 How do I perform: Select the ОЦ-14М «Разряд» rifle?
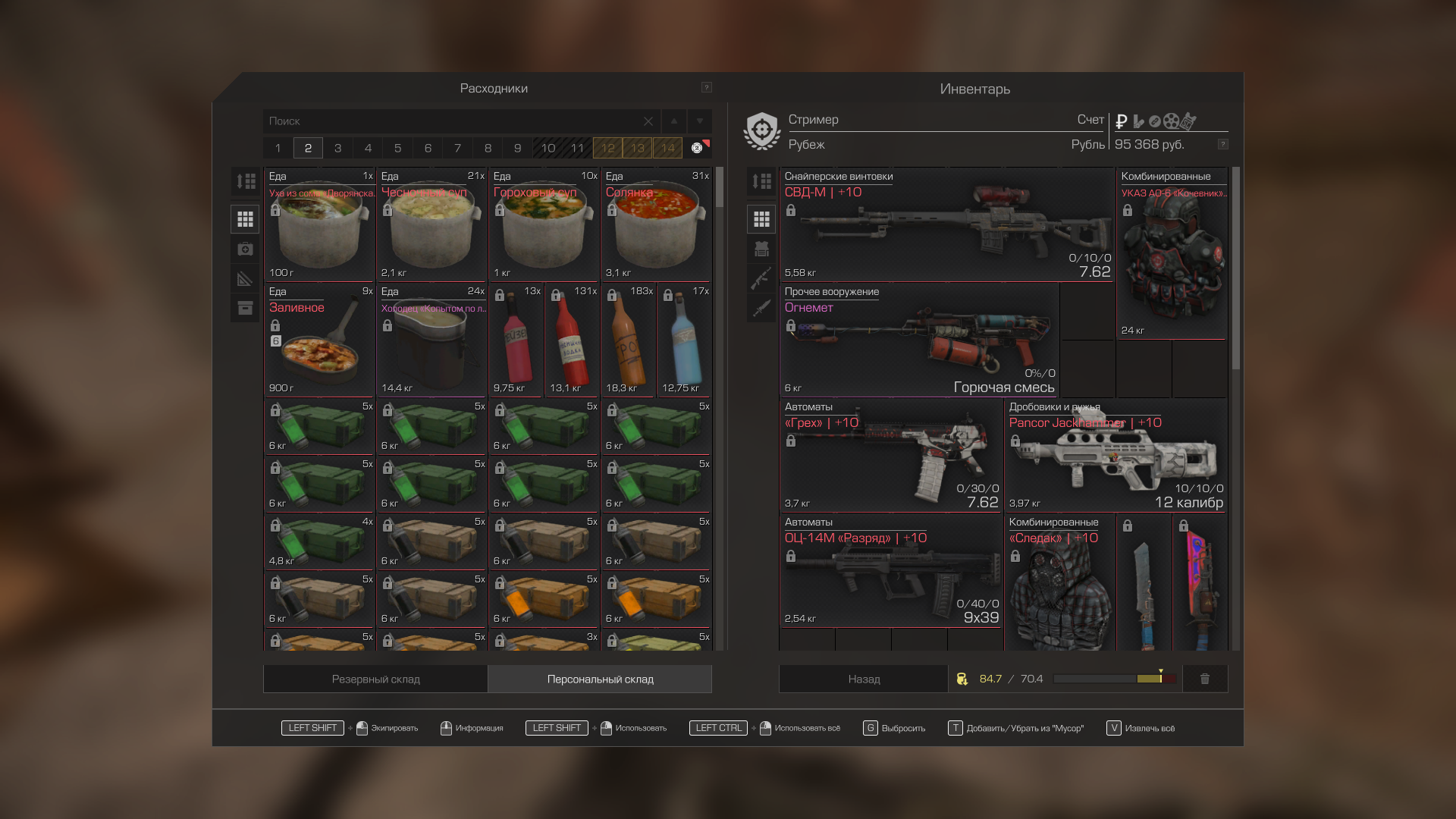[x=891, y=570]
